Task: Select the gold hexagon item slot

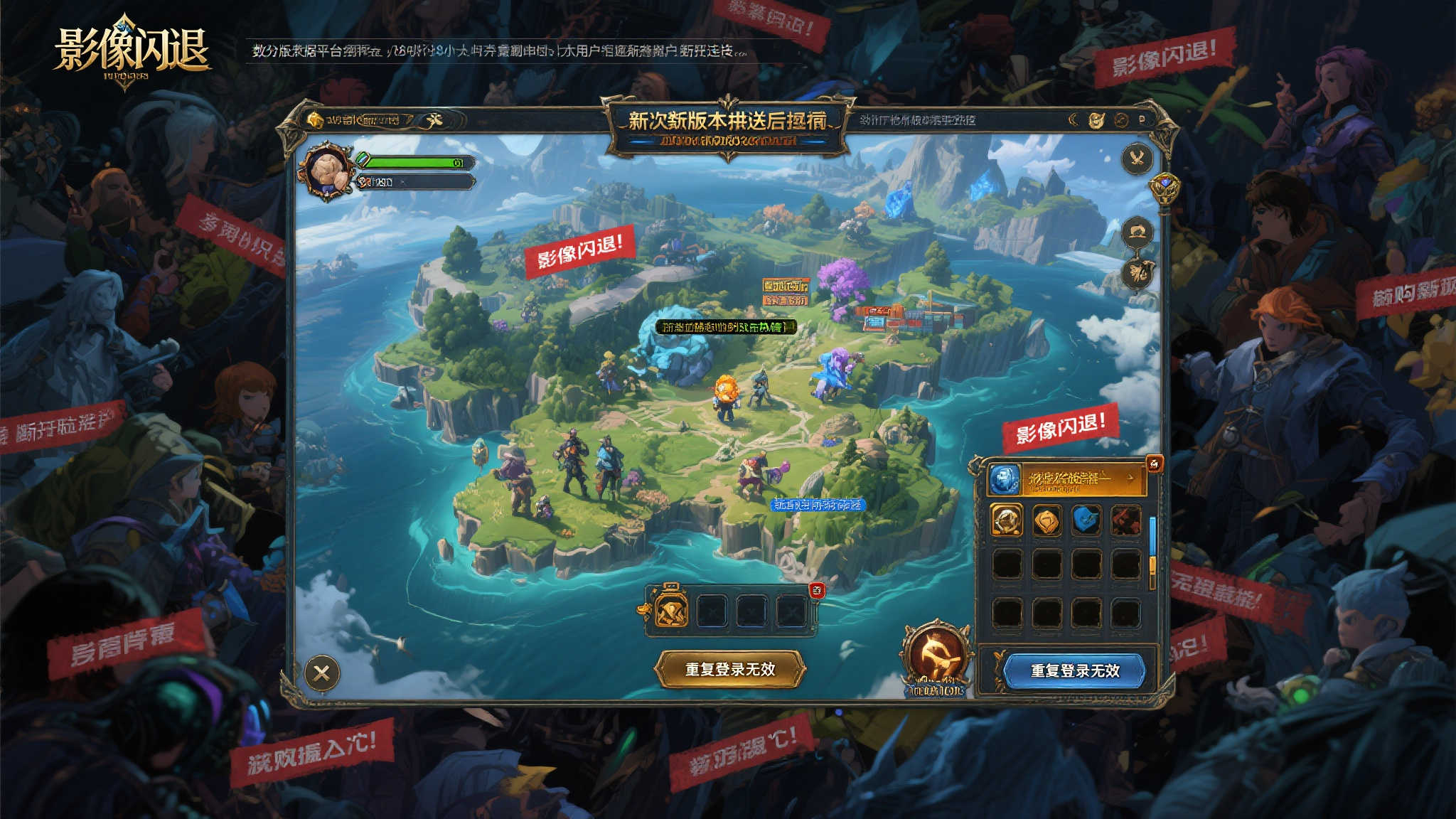Action: (1046, 520)
